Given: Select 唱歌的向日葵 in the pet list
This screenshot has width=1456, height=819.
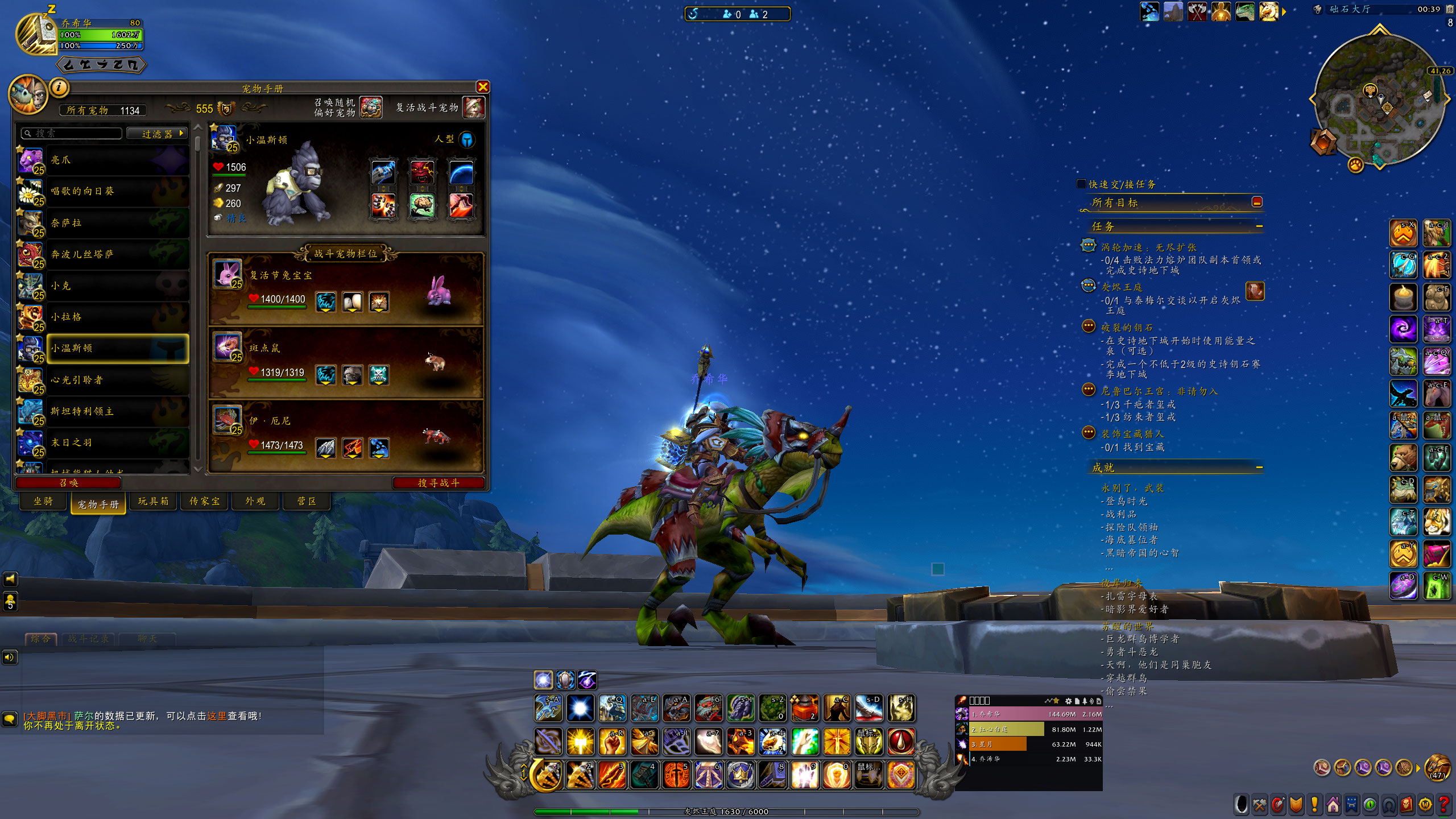Looking at the screenshot, I should 102,192.
